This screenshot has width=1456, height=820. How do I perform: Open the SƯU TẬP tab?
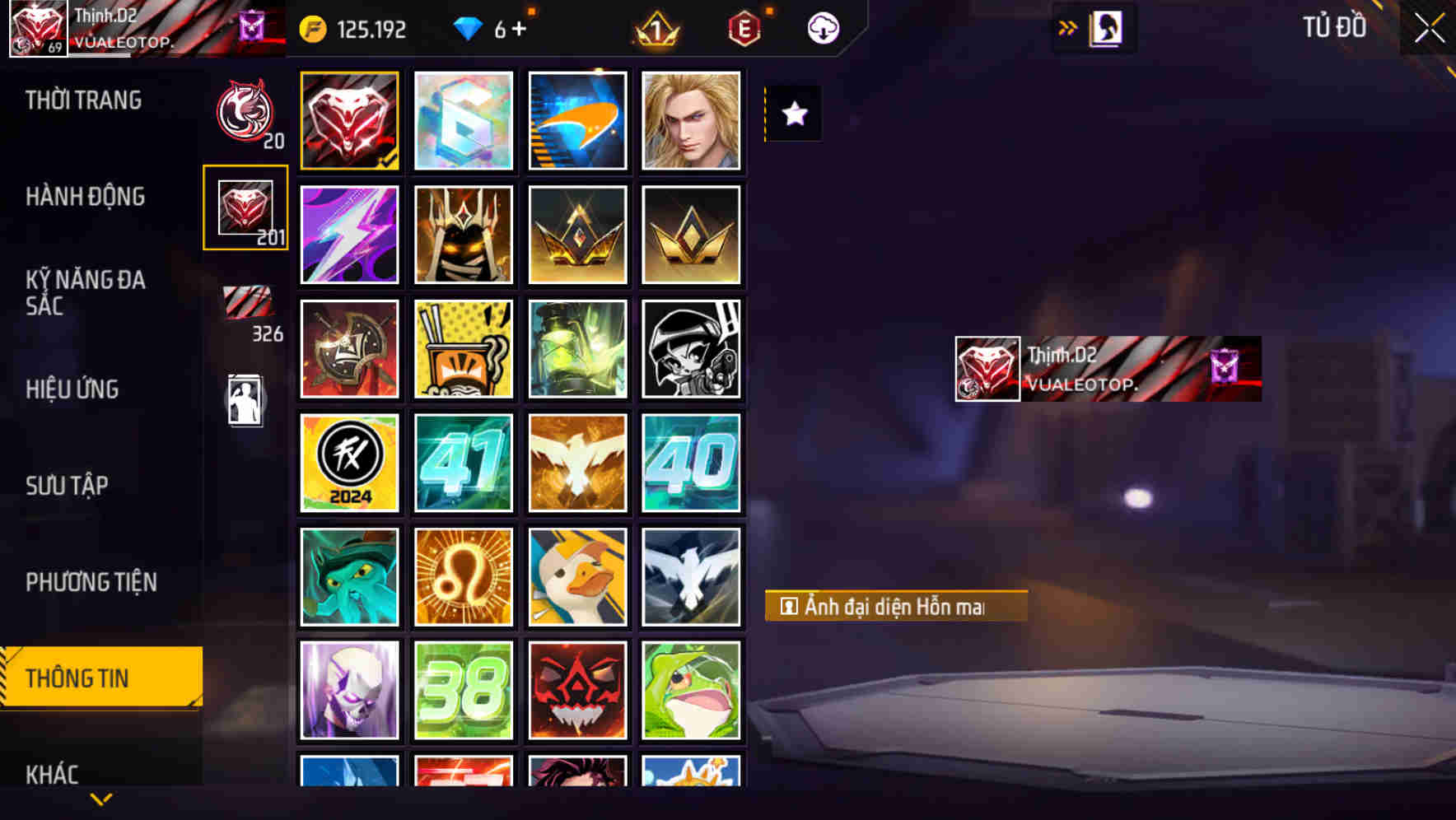[68, 486]
